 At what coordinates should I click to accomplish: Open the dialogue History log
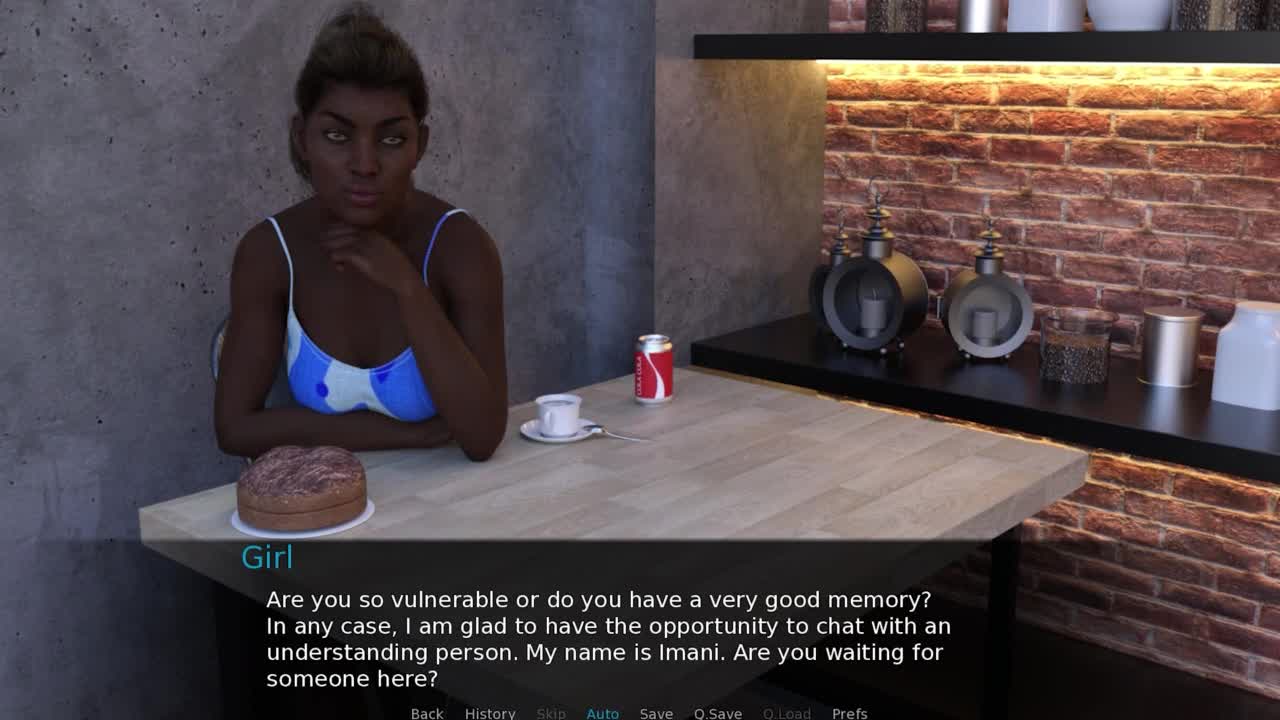pyautogui.click(x=490, y=713)
